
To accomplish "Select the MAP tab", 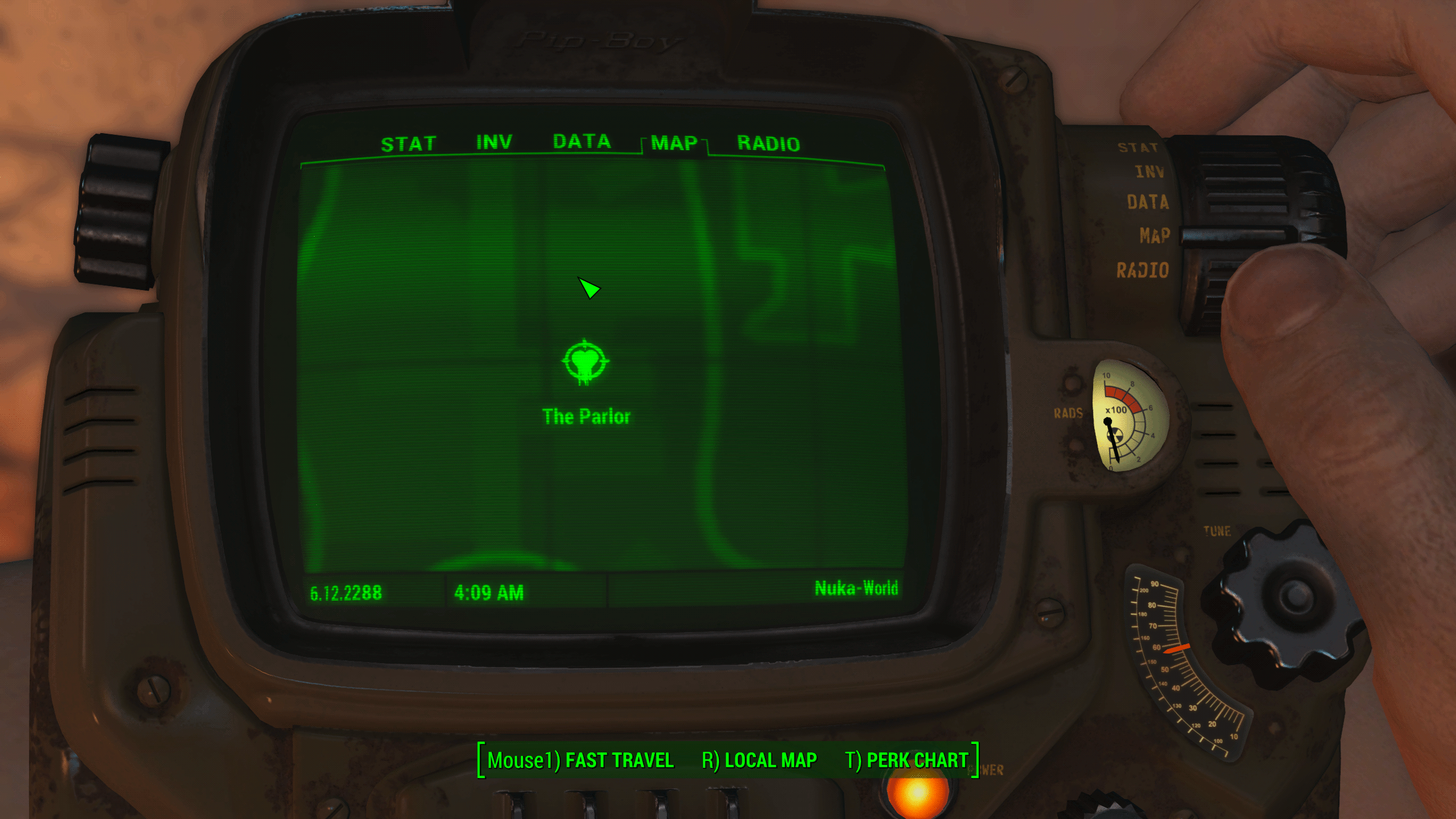I will pos(674,143).
